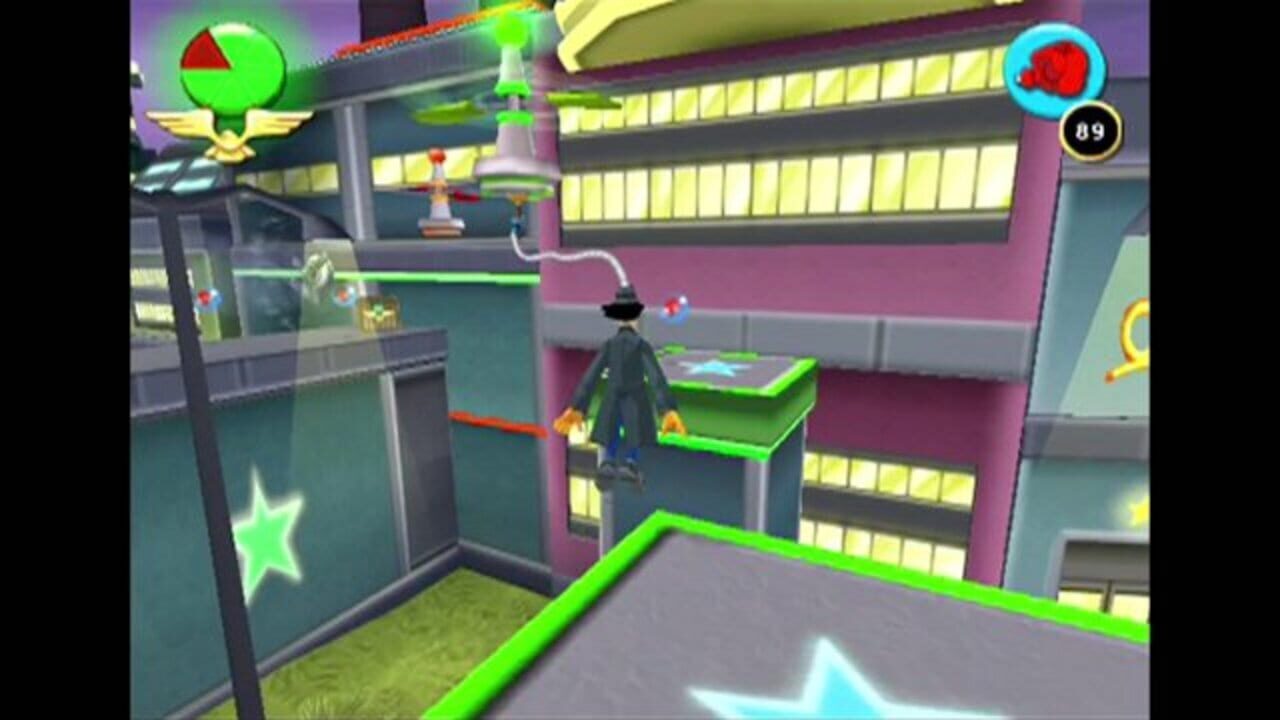This screenshot has height=720, width=1280.
Task: Click the collectible floating by the left railing
Action: [x=205, y=297]
